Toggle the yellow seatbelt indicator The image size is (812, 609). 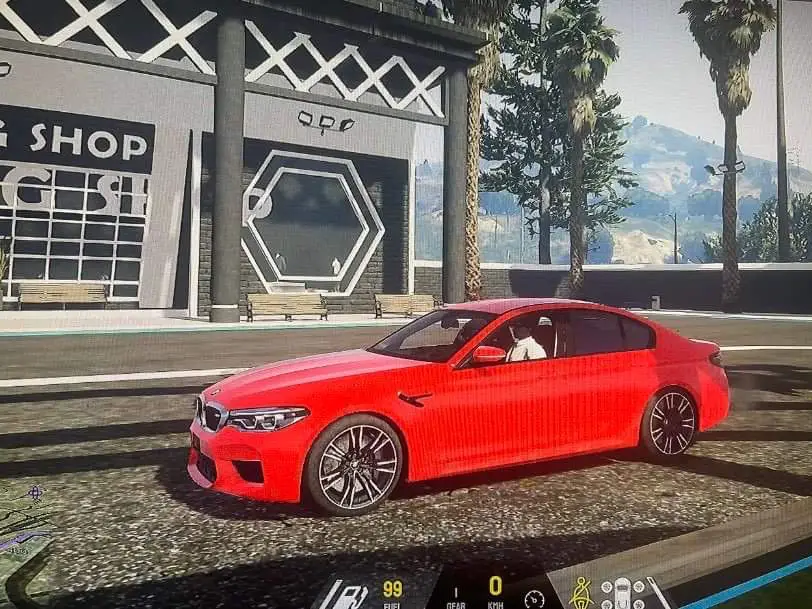pyautogui.click(x=580, y=592)
